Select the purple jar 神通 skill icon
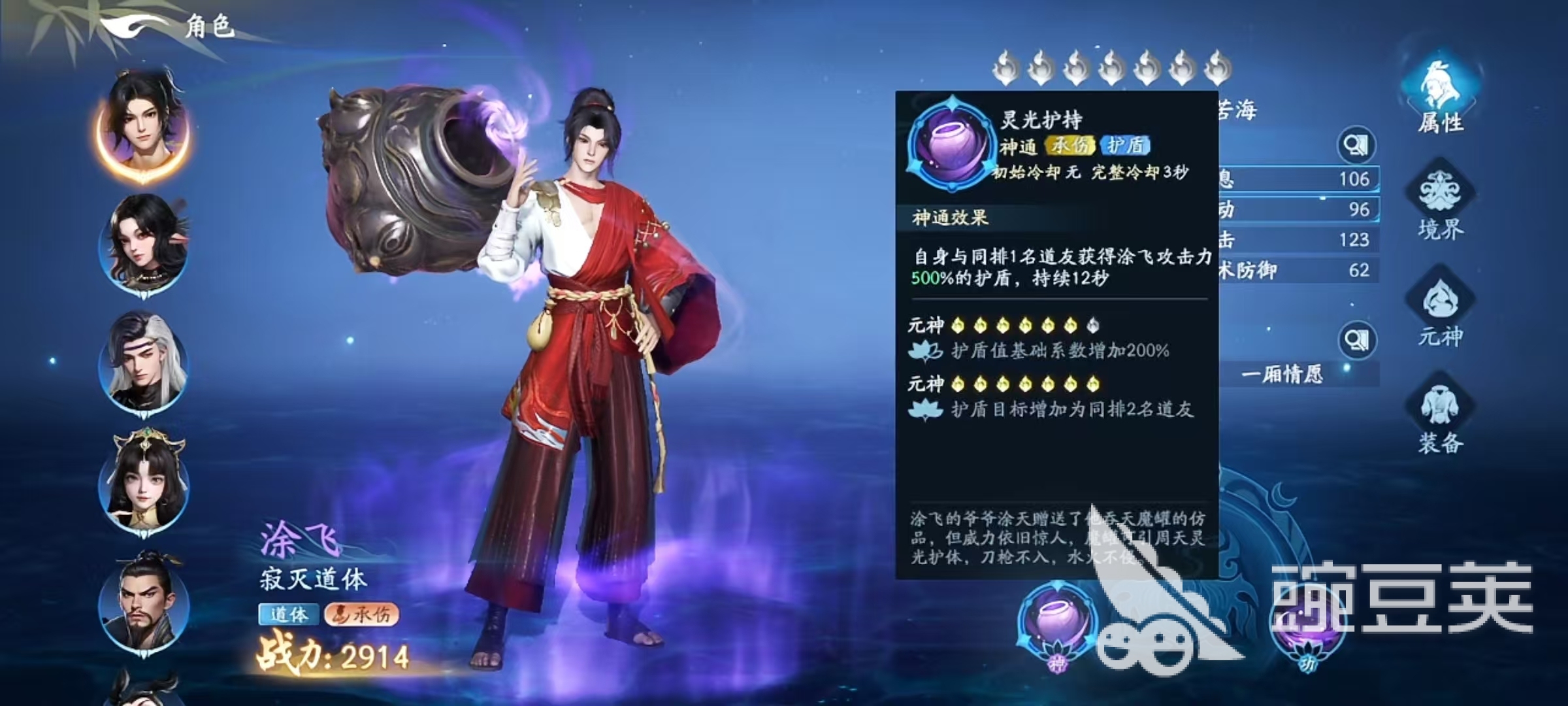Screen dimensions: 1568x706 point(1056,624)
